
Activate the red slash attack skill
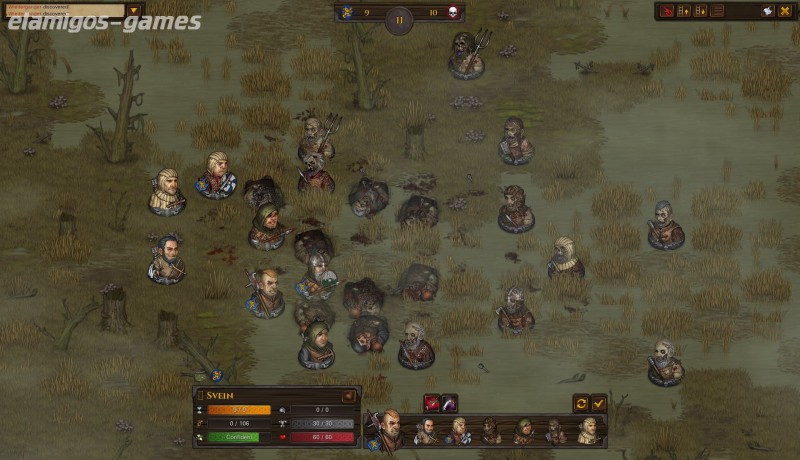(x=432, y=402)
